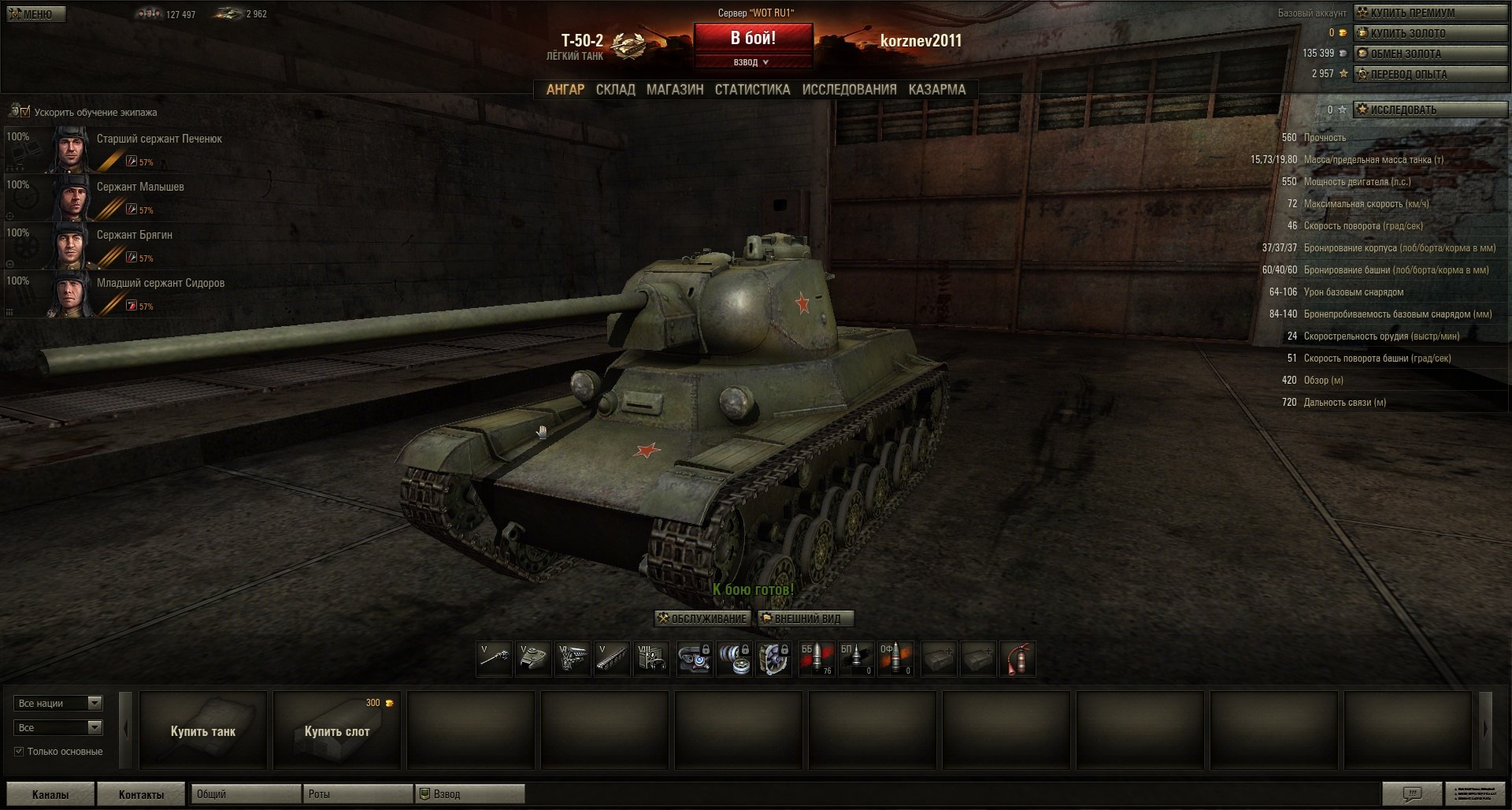Open ОБМЕН ЗОЛОТА exchange
This screenshot has height=810, width=1512.
point(1429,54)
